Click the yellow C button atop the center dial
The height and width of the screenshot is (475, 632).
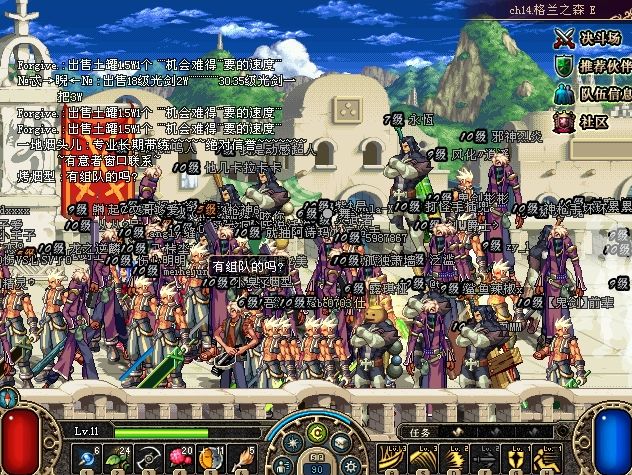(318, 432)
